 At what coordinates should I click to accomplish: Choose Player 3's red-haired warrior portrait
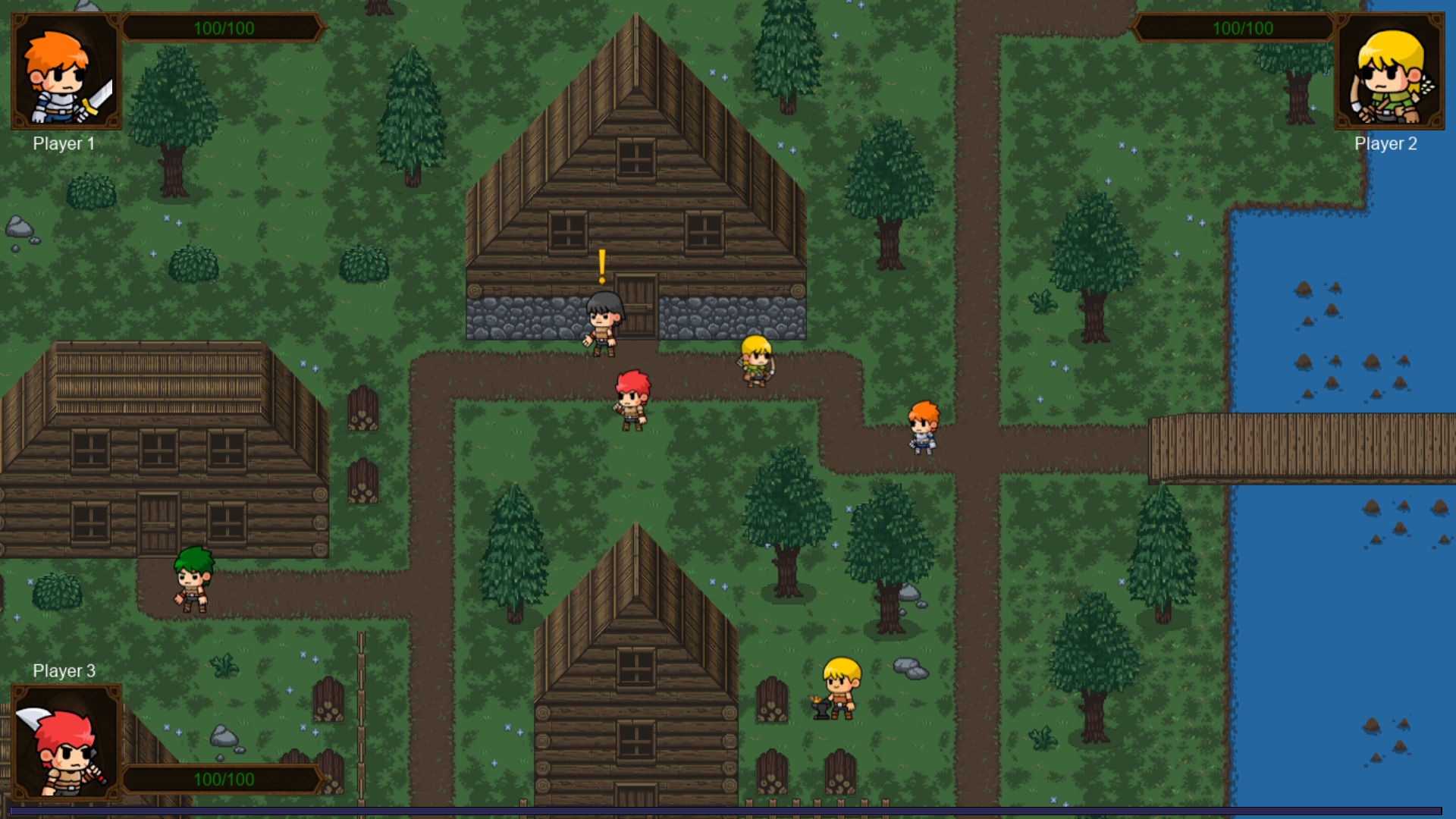[x=66, y=743]
